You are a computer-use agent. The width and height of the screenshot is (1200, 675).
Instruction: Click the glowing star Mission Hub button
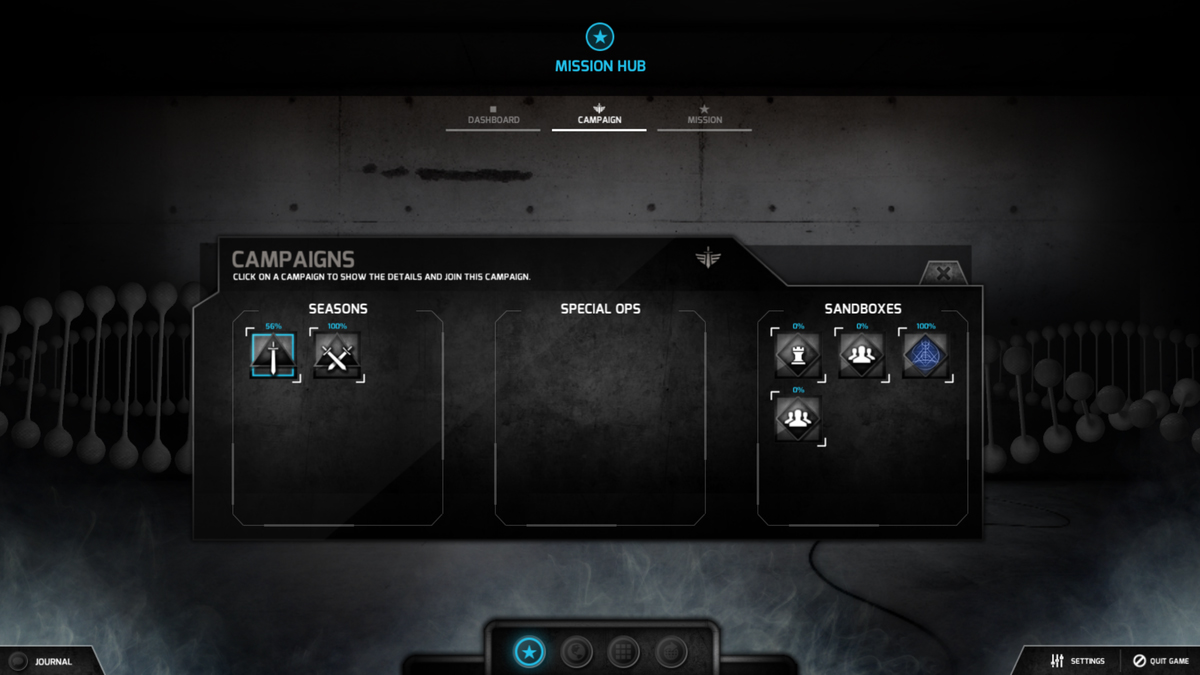pyautogui.click(x=529, y=652)
